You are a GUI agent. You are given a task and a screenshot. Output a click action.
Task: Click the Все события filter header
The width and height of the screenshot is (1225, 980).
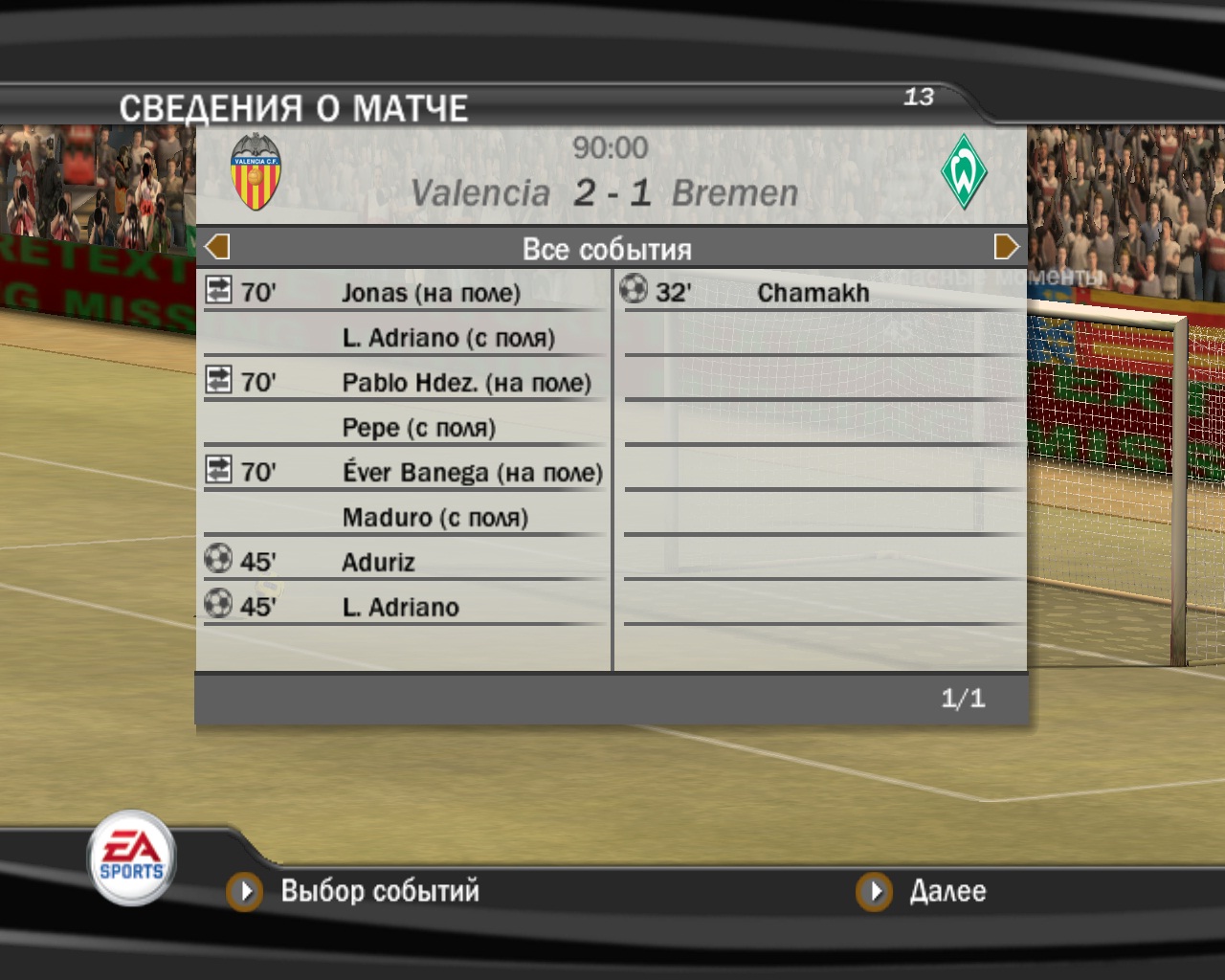pyautogui.click(x=607, y=249)
